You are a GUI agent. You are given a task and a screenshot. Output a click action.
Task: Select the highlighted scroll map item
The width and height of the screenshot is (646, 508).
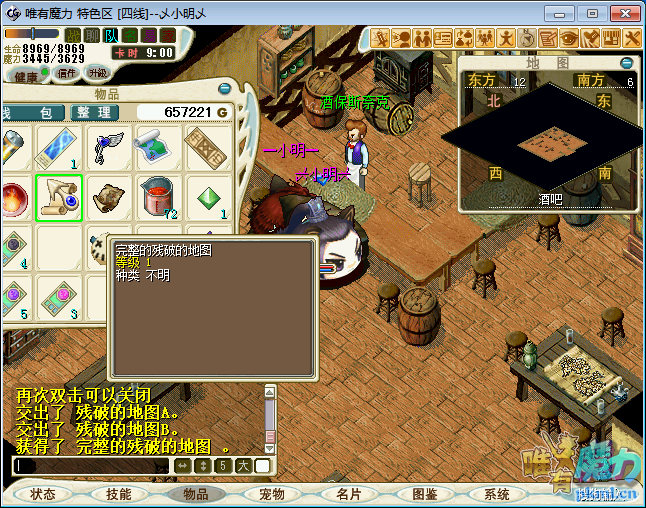[x=59, y=197]
